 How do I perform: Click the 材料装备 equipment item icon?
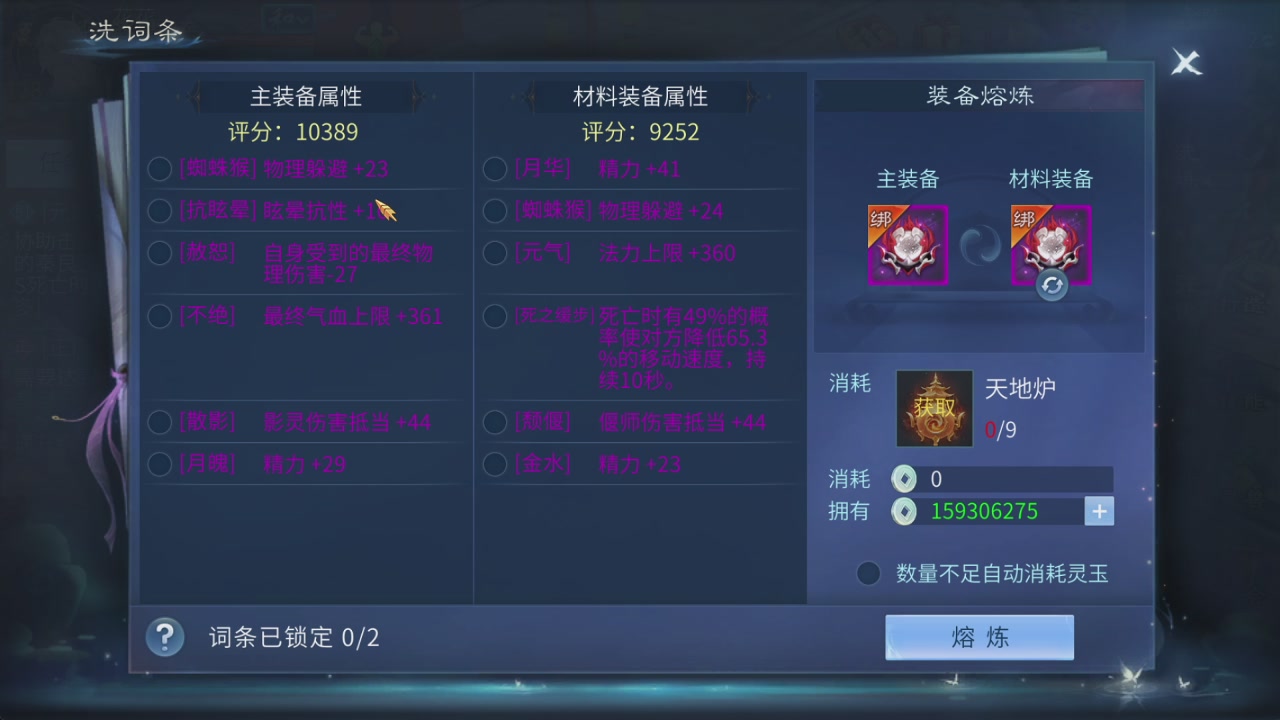coord(1050,243)
